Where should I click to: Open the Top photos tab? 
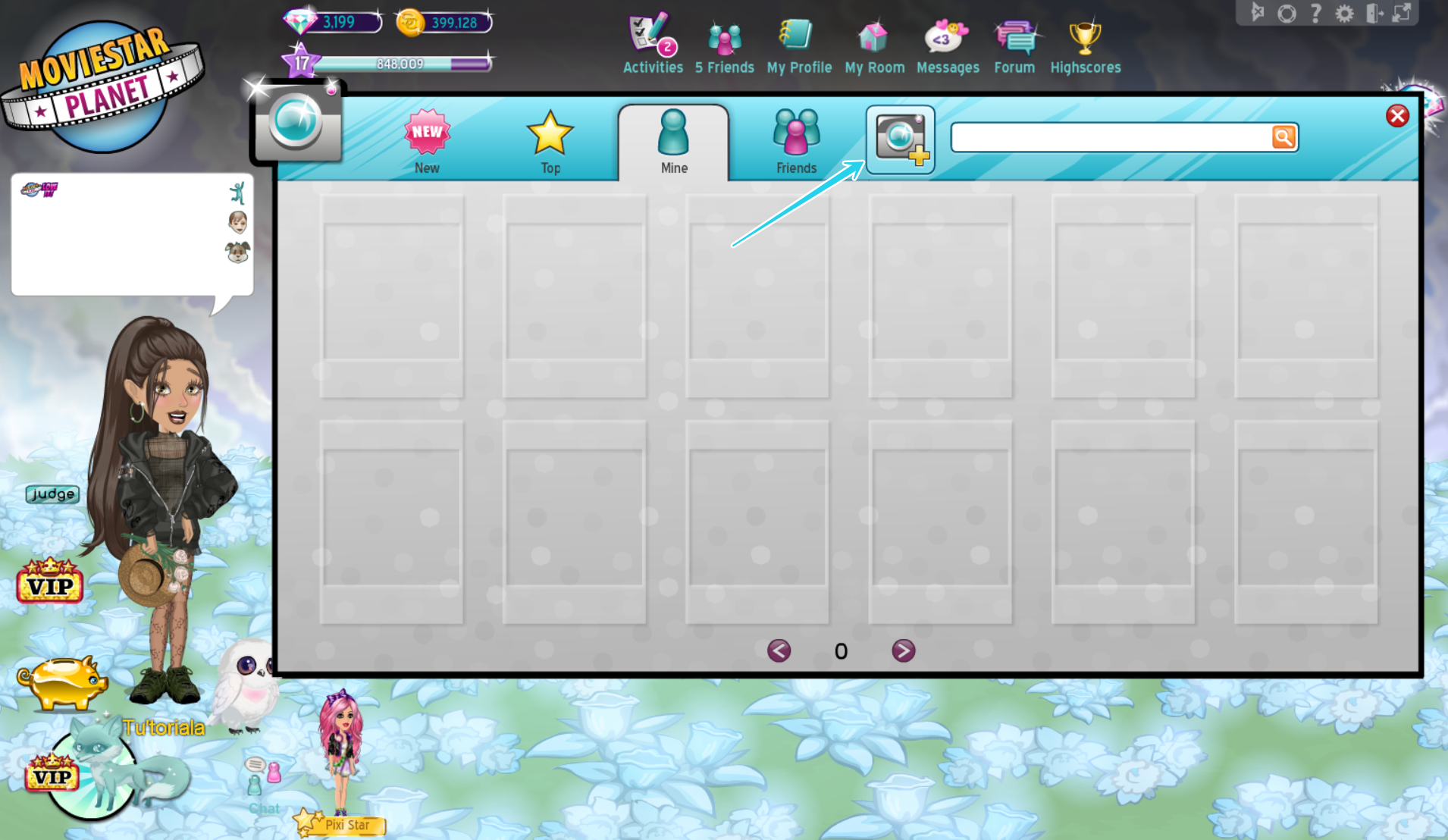[x=550, y=140]
